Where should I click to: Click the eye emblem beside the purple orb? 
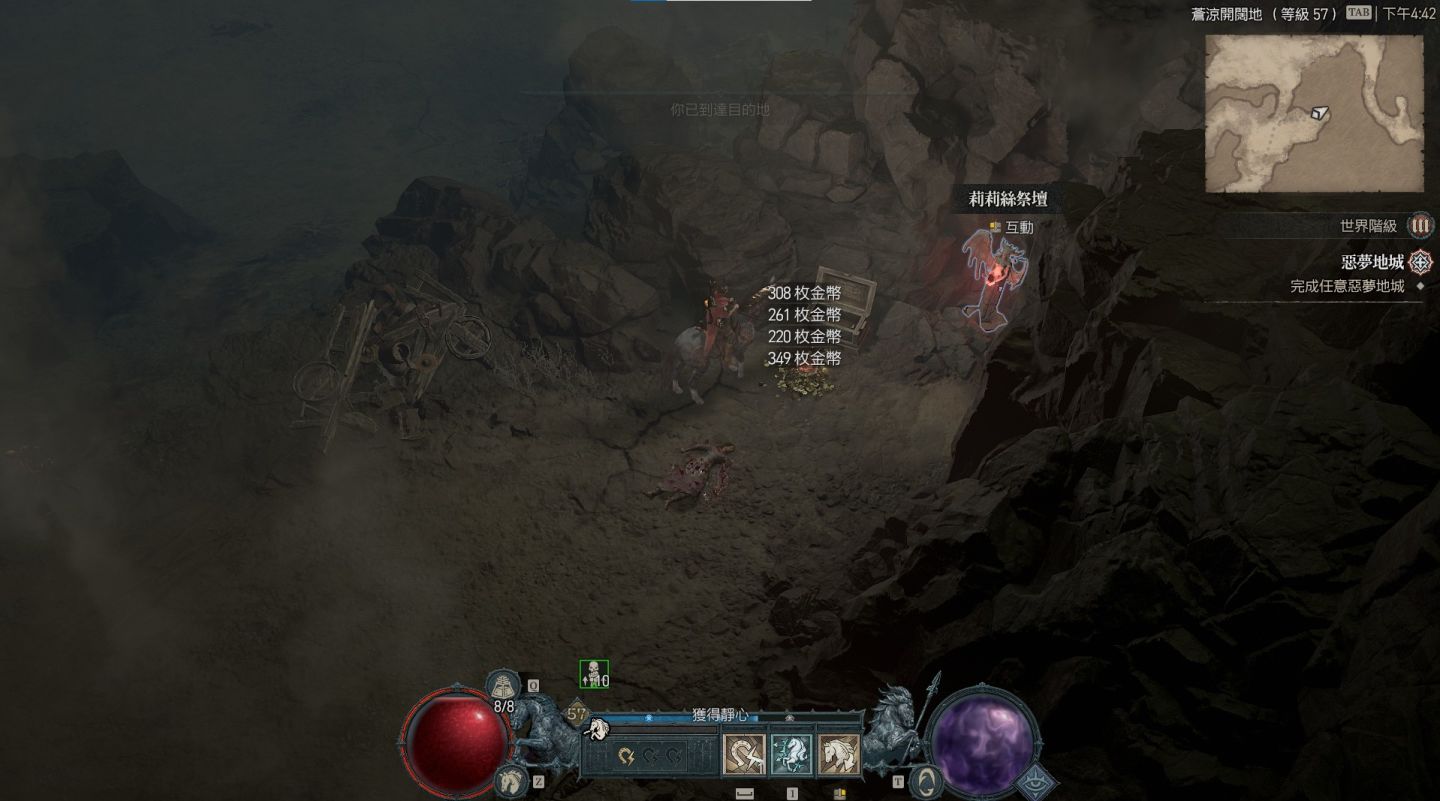tap(1034, 782)
